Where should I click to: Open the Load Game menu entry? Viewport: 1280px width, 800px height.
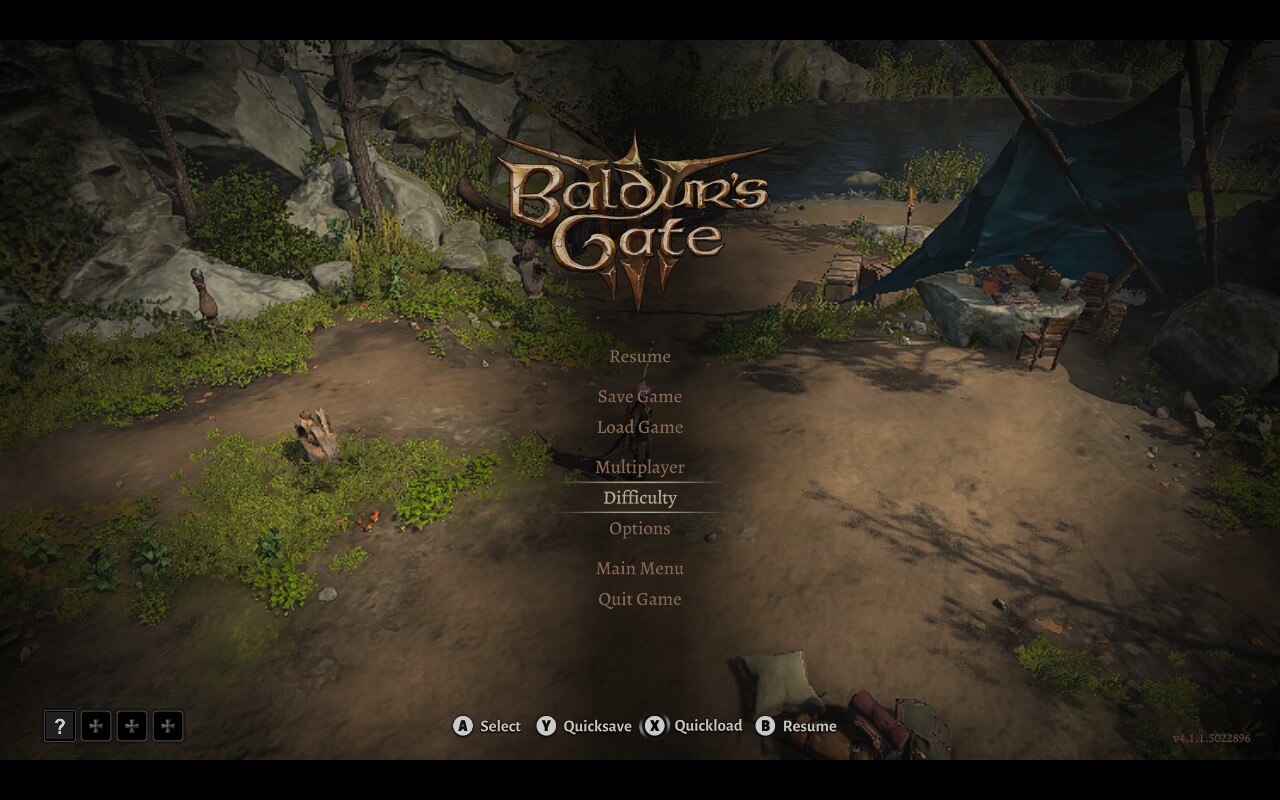[640, 427]
